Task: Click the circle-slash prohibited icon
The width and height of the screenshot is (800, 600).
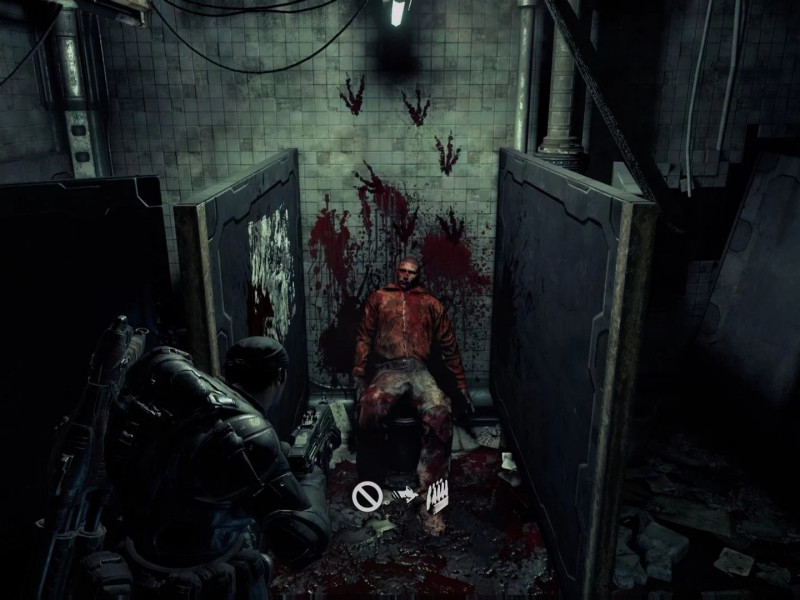Action: 364,493
